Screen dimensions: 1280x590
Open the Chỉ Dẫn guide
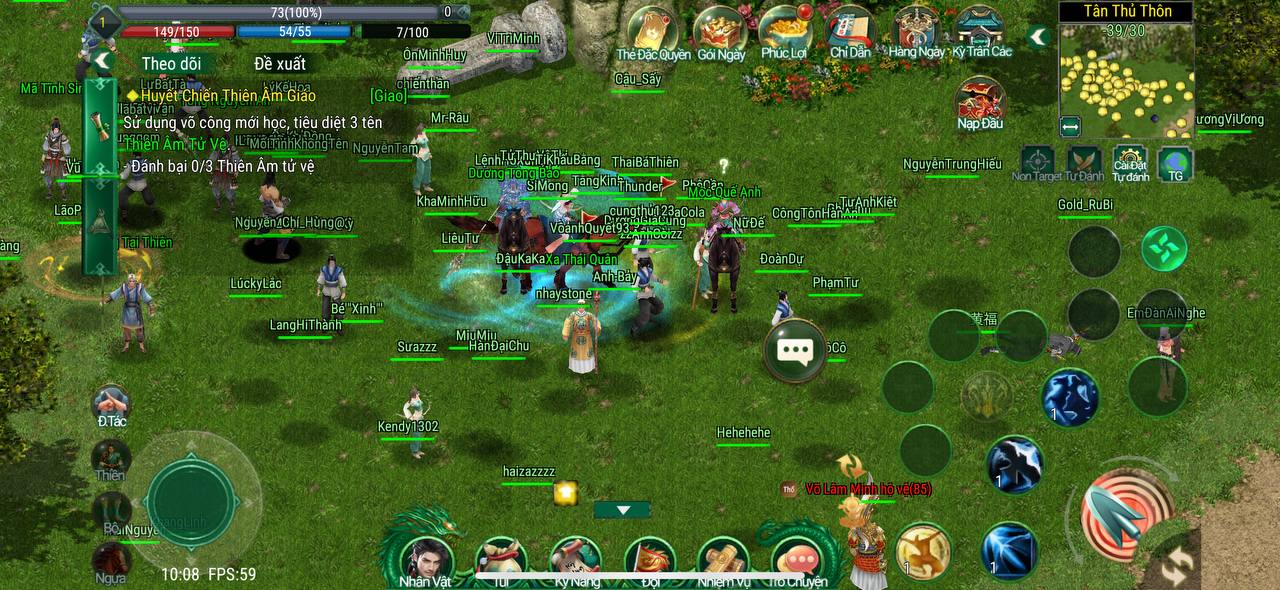[x=849, y=30]
